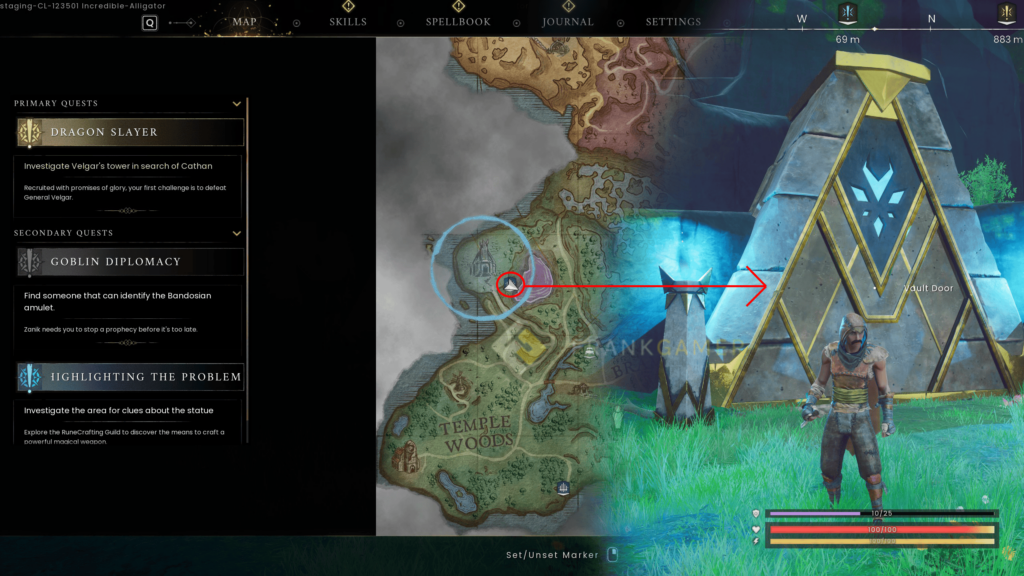Choose the Goblin Diplomacy quest
The image size is (1024, 576).
130,262
